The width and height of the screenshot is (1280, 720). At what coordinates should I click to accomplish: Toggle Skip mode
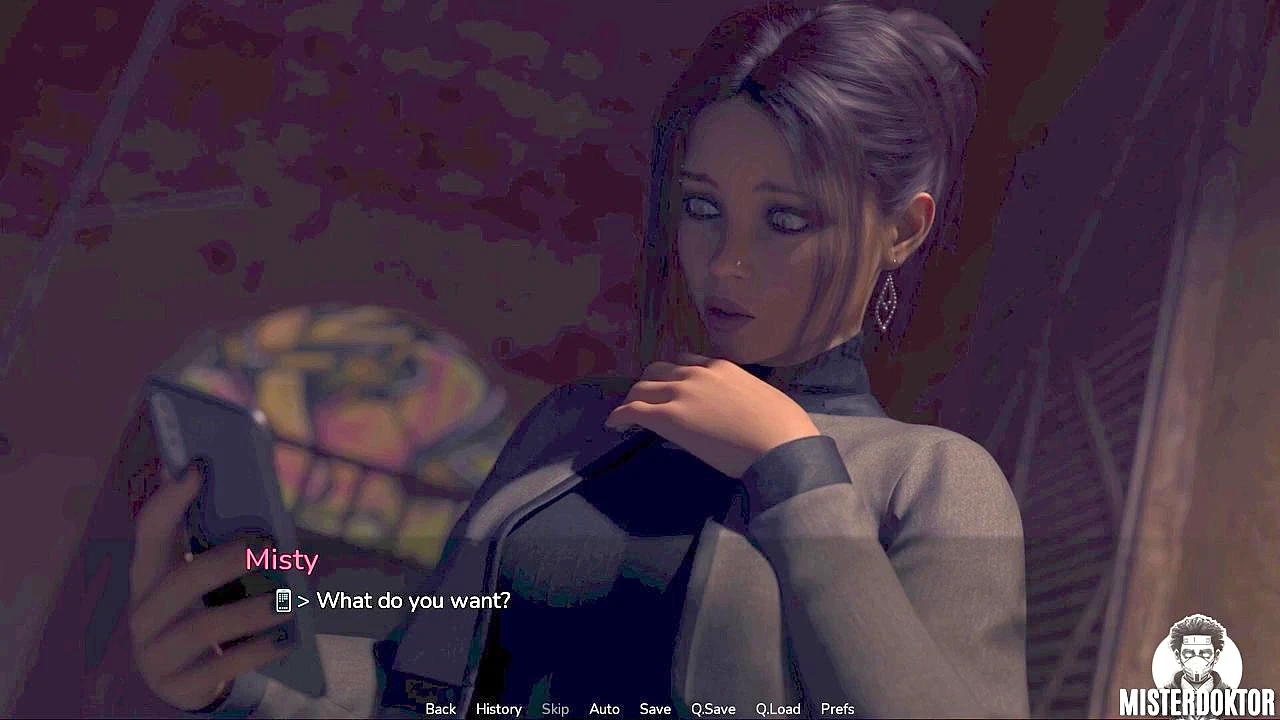(x=555, y=709)
